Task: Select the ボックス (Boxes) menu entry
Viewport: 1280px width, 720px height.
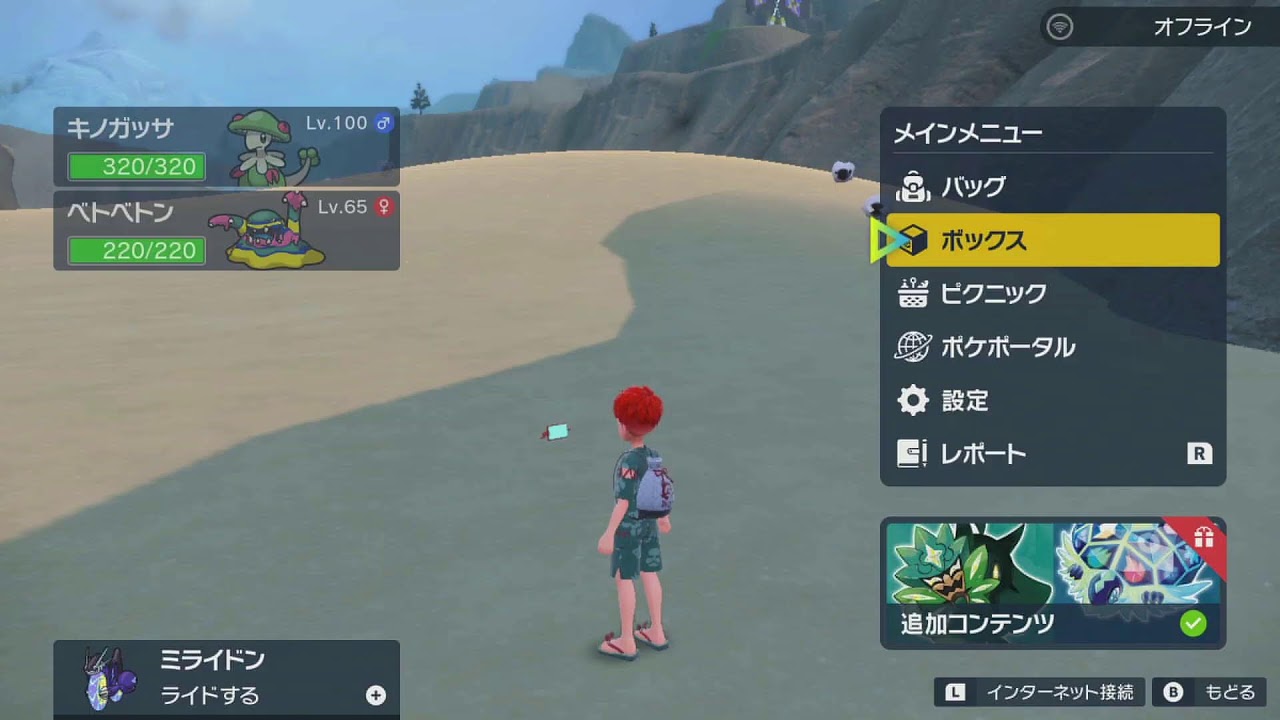Action: click(1052, 240)
